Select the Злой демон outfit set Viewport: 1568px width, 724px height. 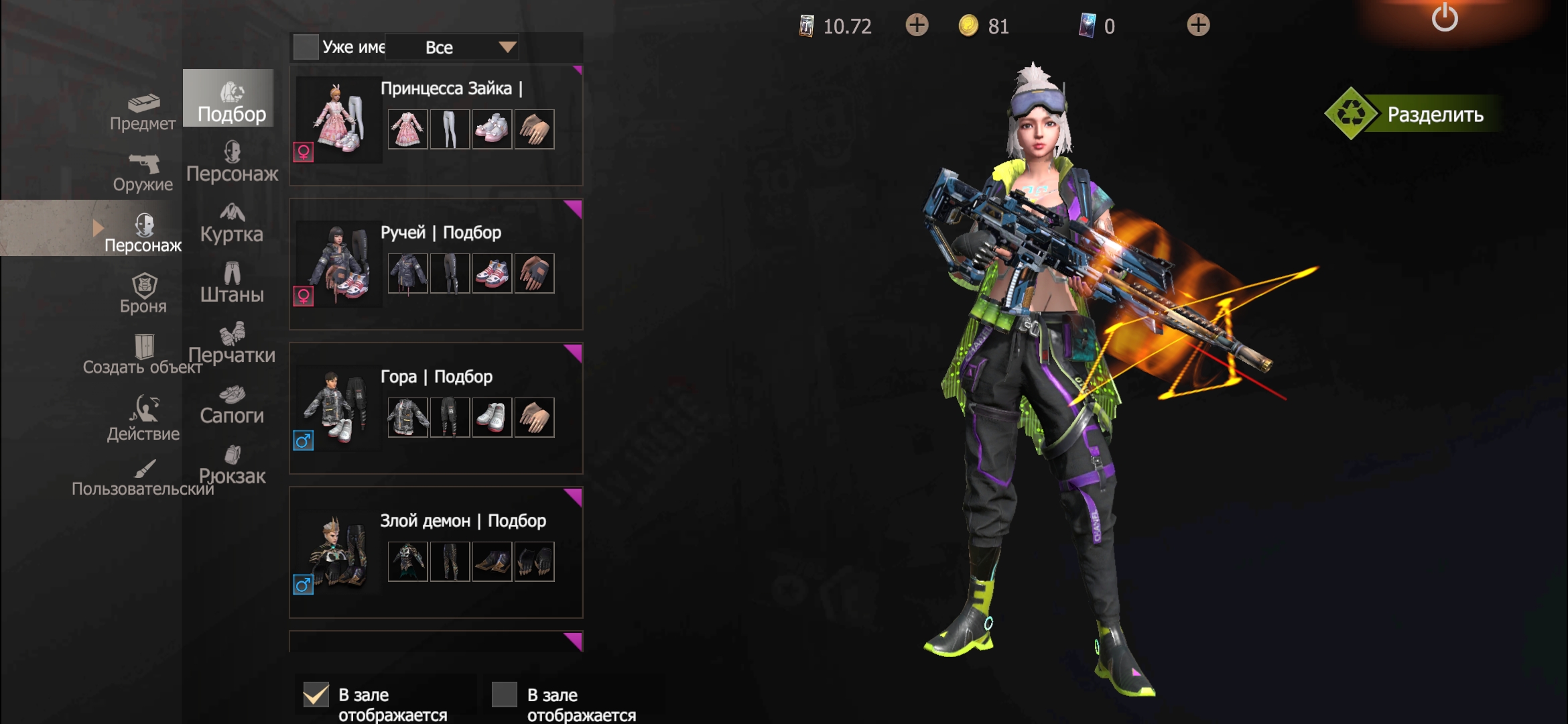(x=436, y=552)
